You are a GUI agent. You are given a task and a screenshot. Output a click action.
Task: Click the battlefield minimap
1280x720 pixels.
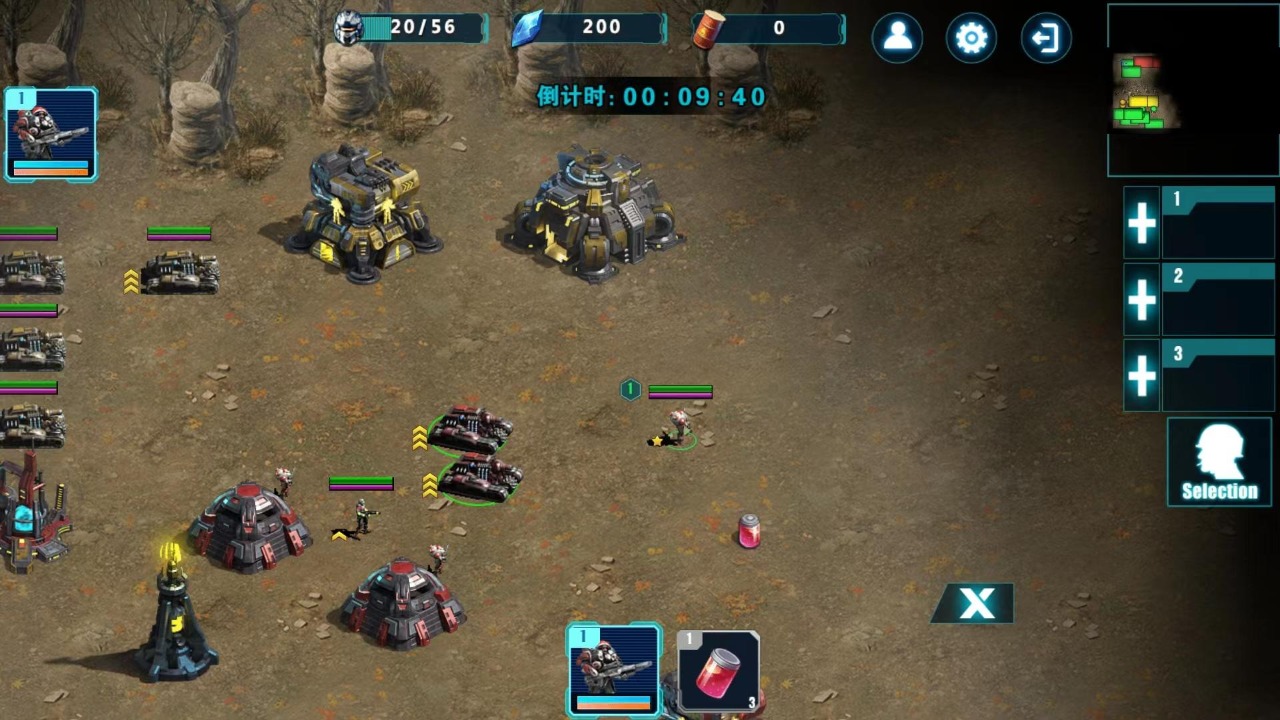tap(1192, 90)
